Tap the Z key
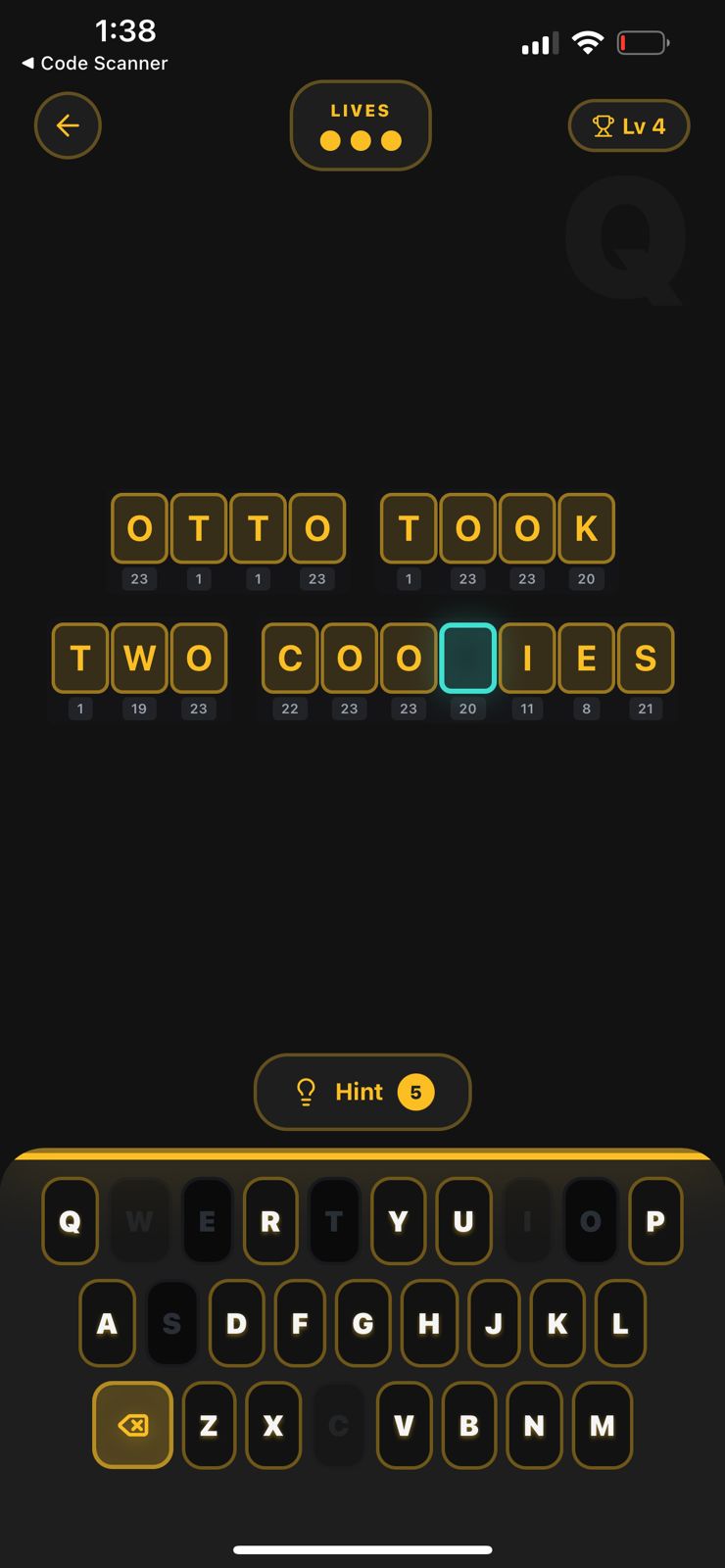The width and height of the screenshot is (725, 1568). 209,1425
